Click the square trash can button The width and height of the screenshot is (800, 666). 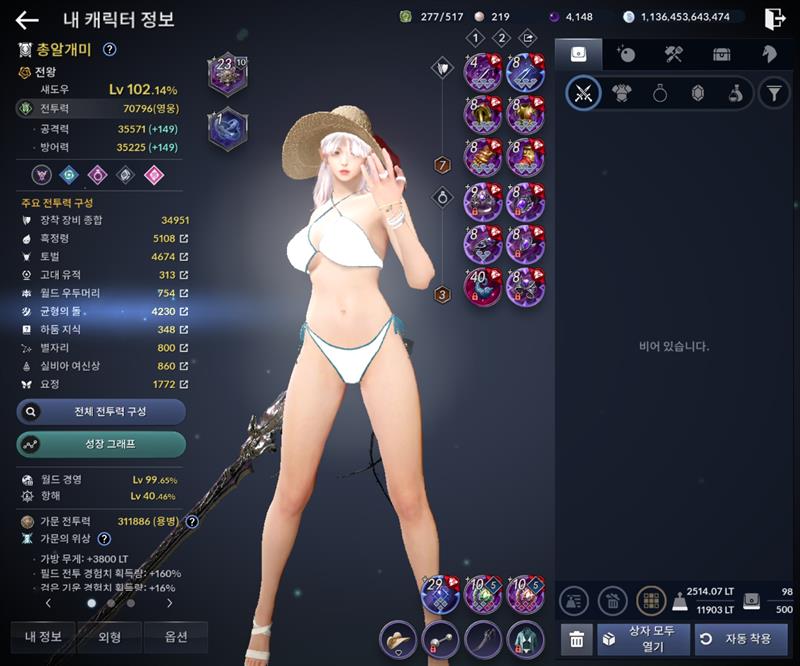575,638
